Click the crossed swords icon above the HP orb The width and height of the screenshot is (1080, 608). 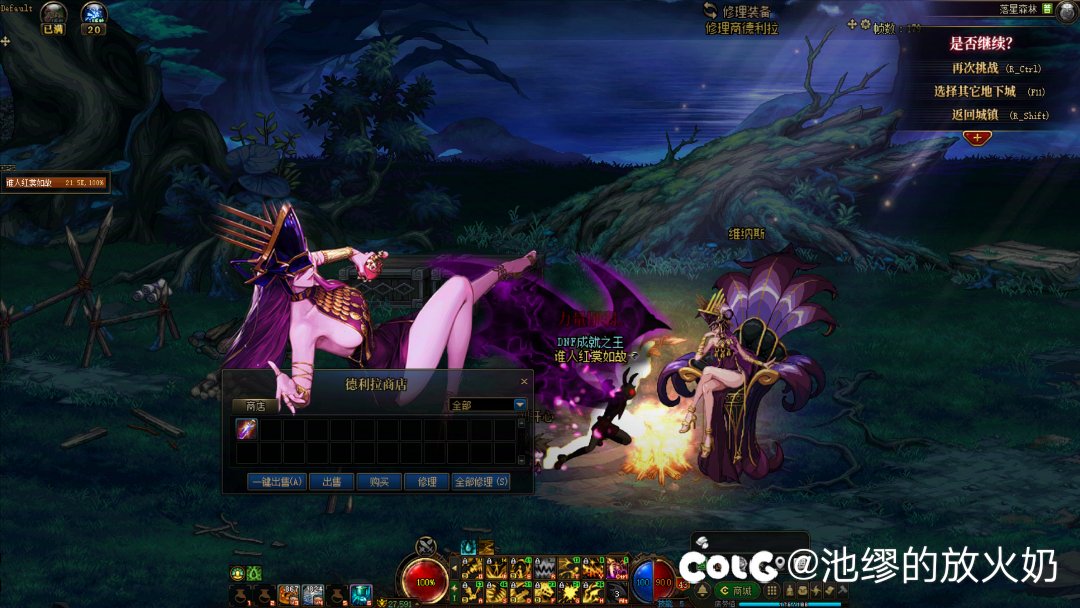tap(427, 546)
